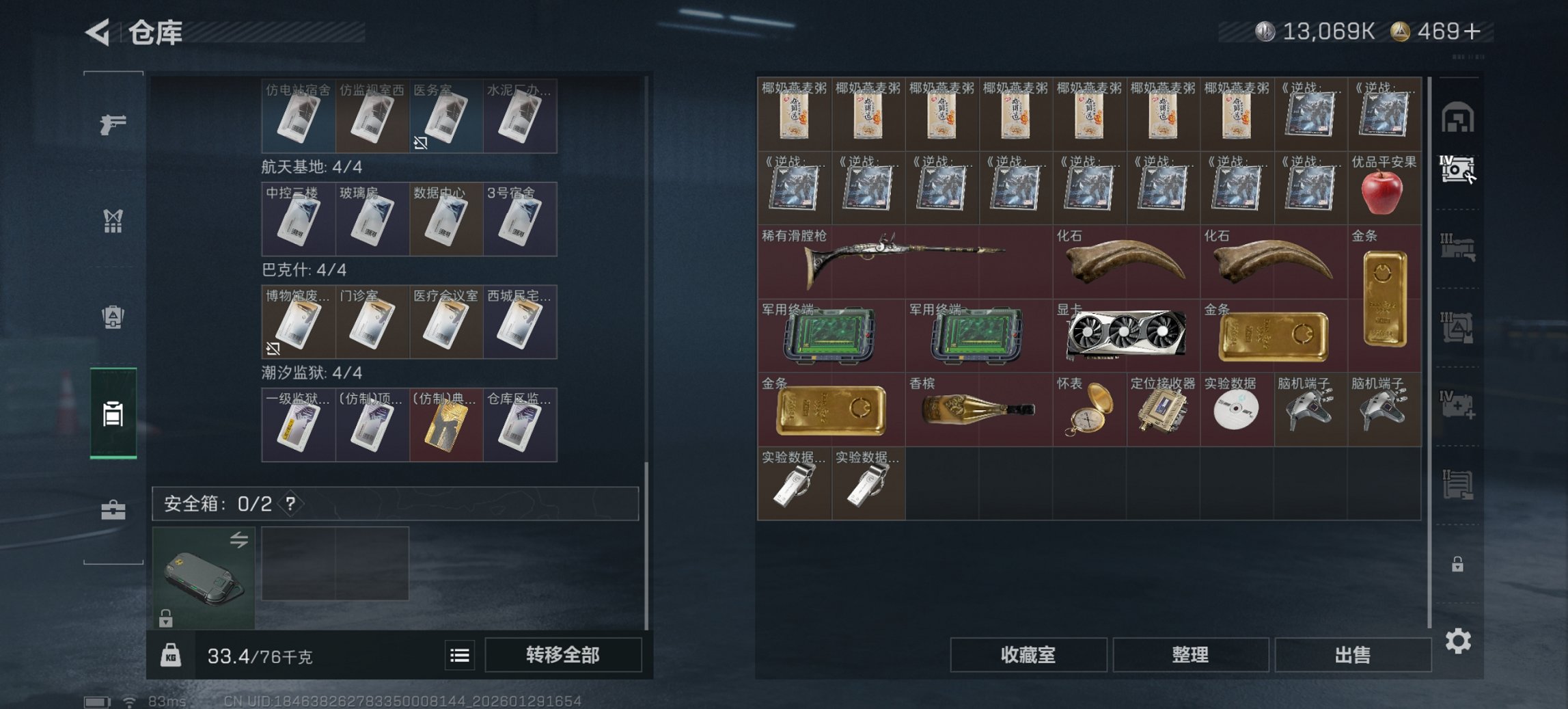
Task: Click the 整理 sort tab button
Action: (x=1190, y=655)
